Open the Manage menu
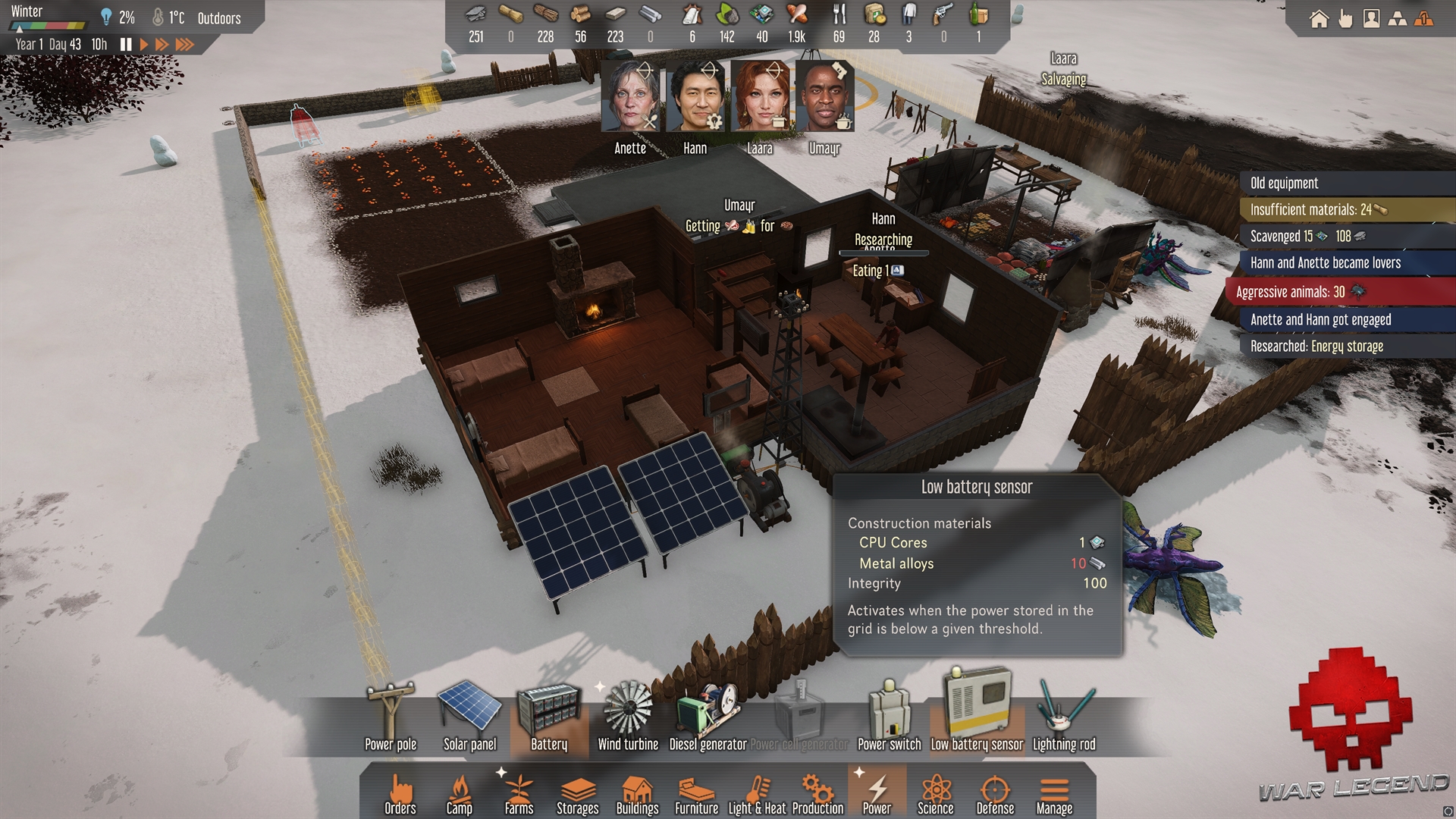The image size is (1456, 819). tap(1054, 794)
